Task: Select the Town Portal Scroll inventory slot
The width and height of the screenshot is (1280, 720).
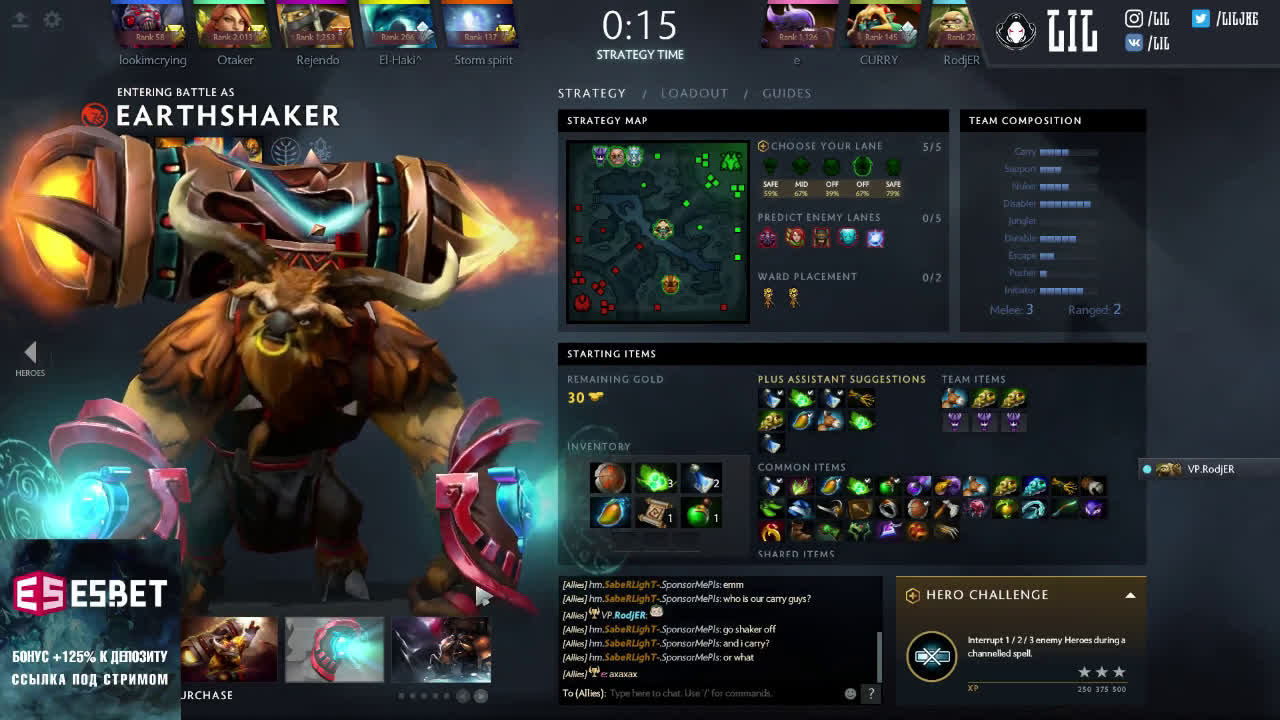Action: (656, 512)
